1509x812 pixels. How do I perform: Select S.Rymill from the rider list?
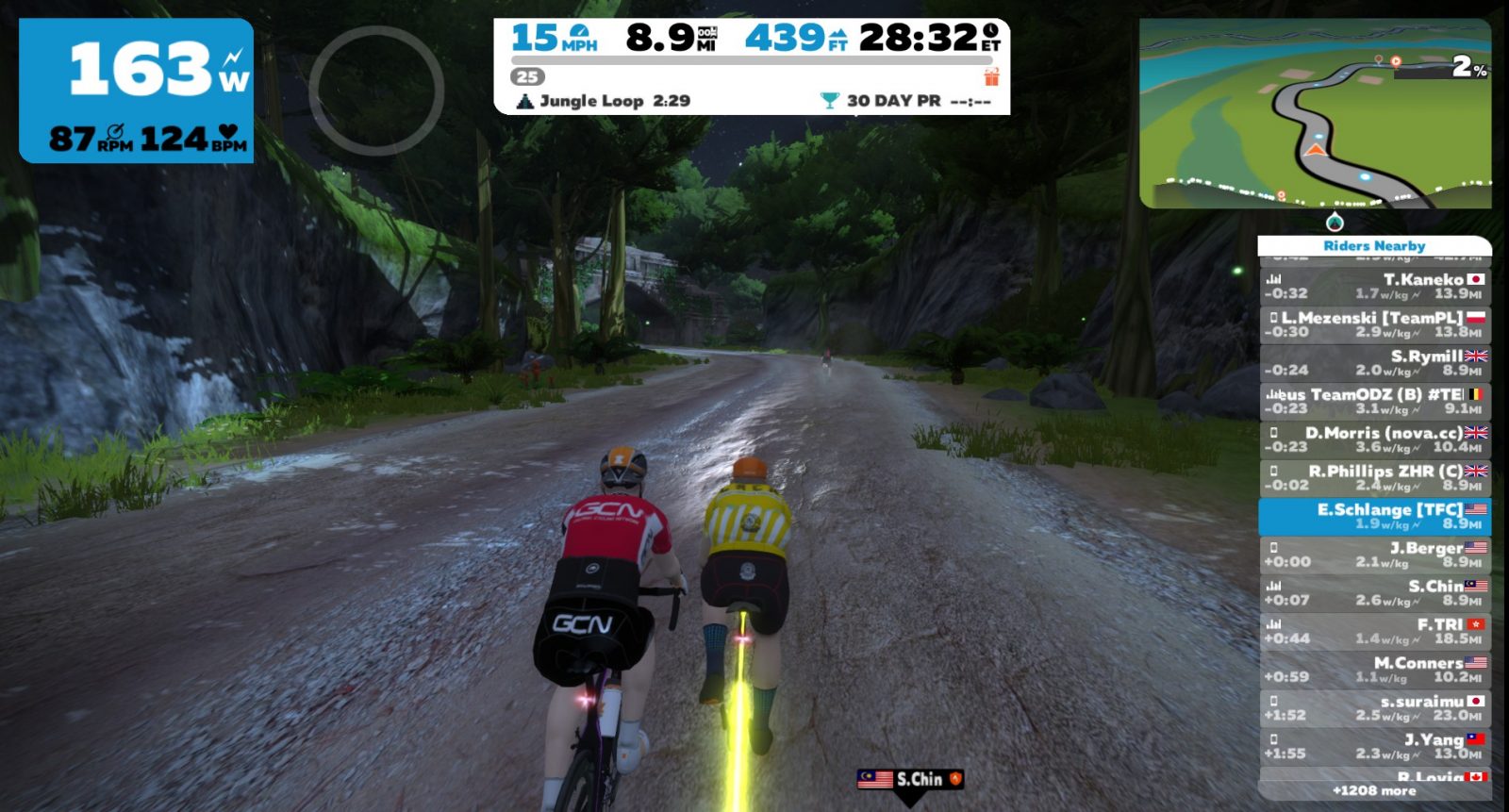[1374, 363]
